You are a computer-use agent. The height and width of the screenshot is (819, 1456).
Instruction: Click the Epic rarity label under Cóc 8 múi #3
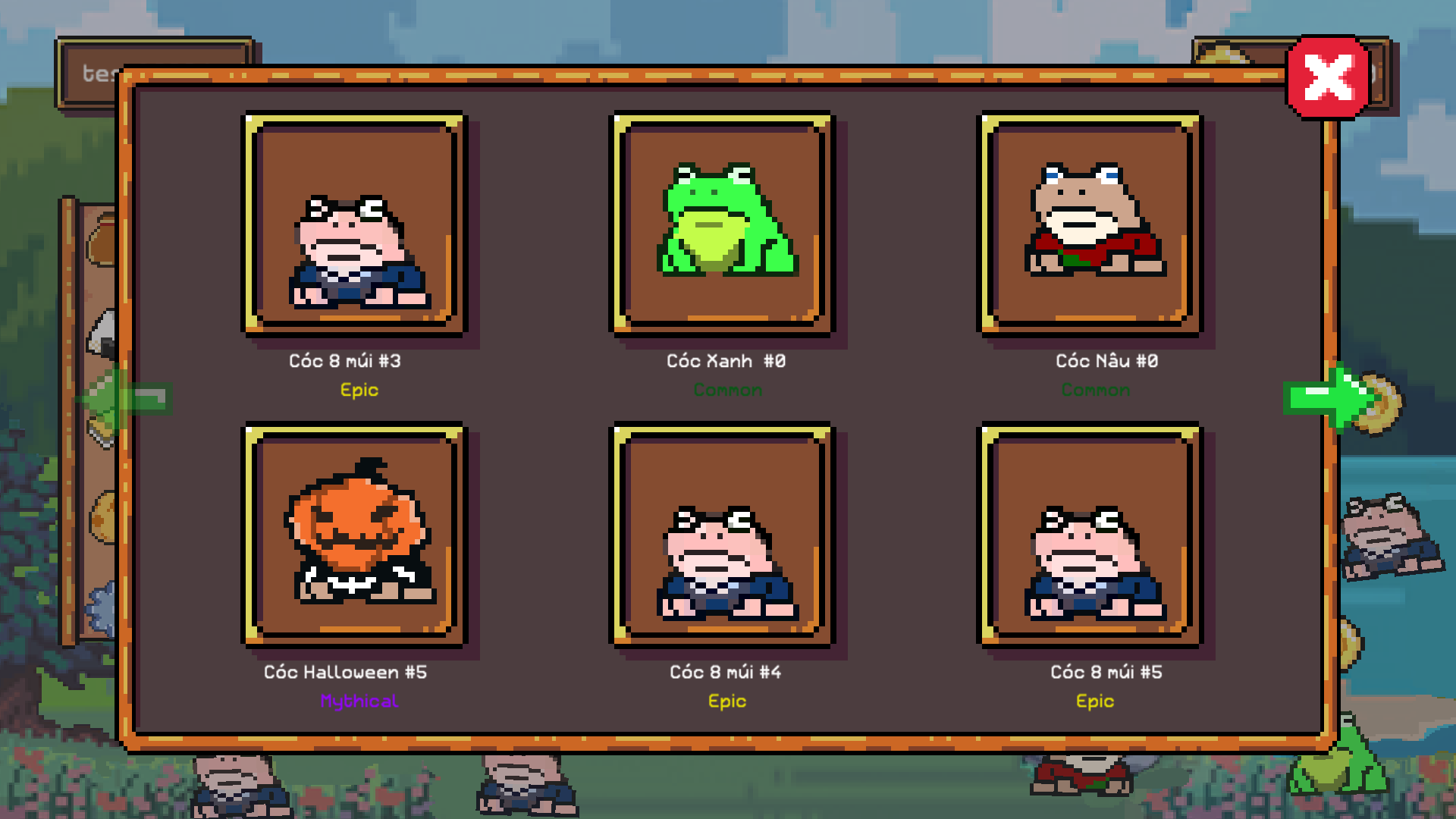tap(359, 390)
